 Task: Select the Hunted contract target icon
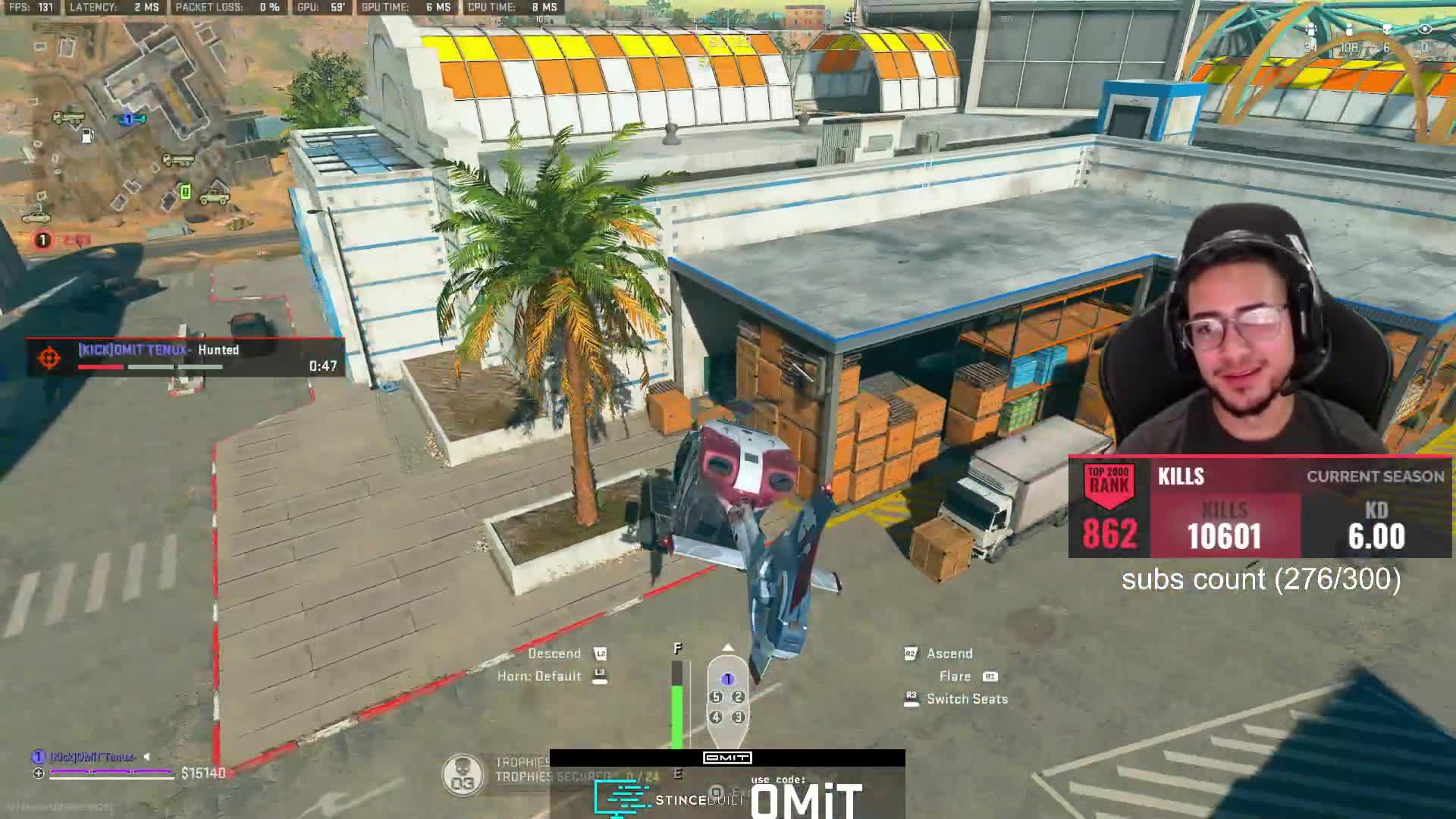(x=50, y=357)
